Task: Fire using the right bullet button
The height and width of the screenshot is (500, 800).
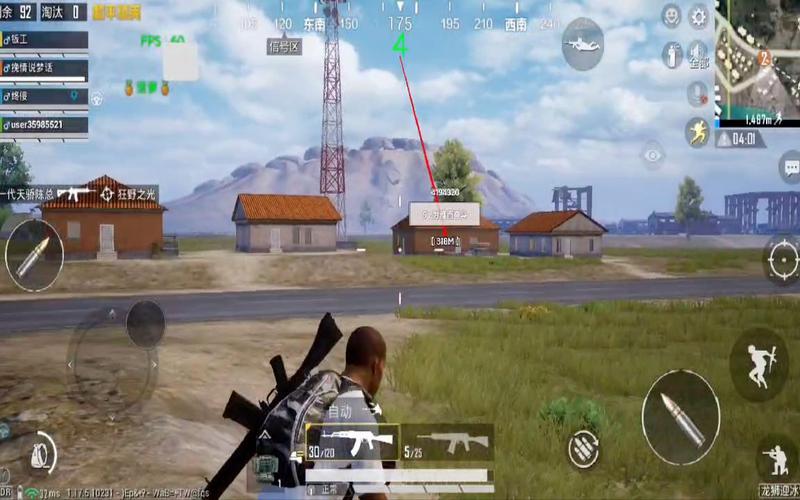Action: pyautogui.click(x=679, y=408)
